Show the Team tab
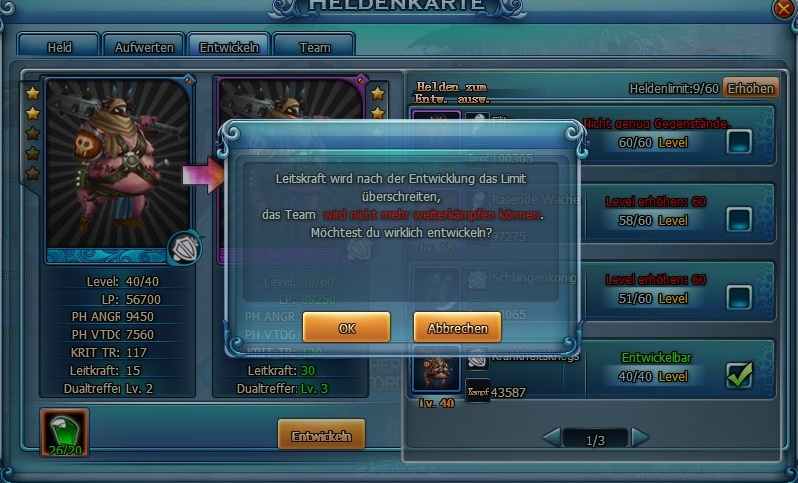Image resolution: width=798 pixels, height=483 pixels. click(314, 47)
